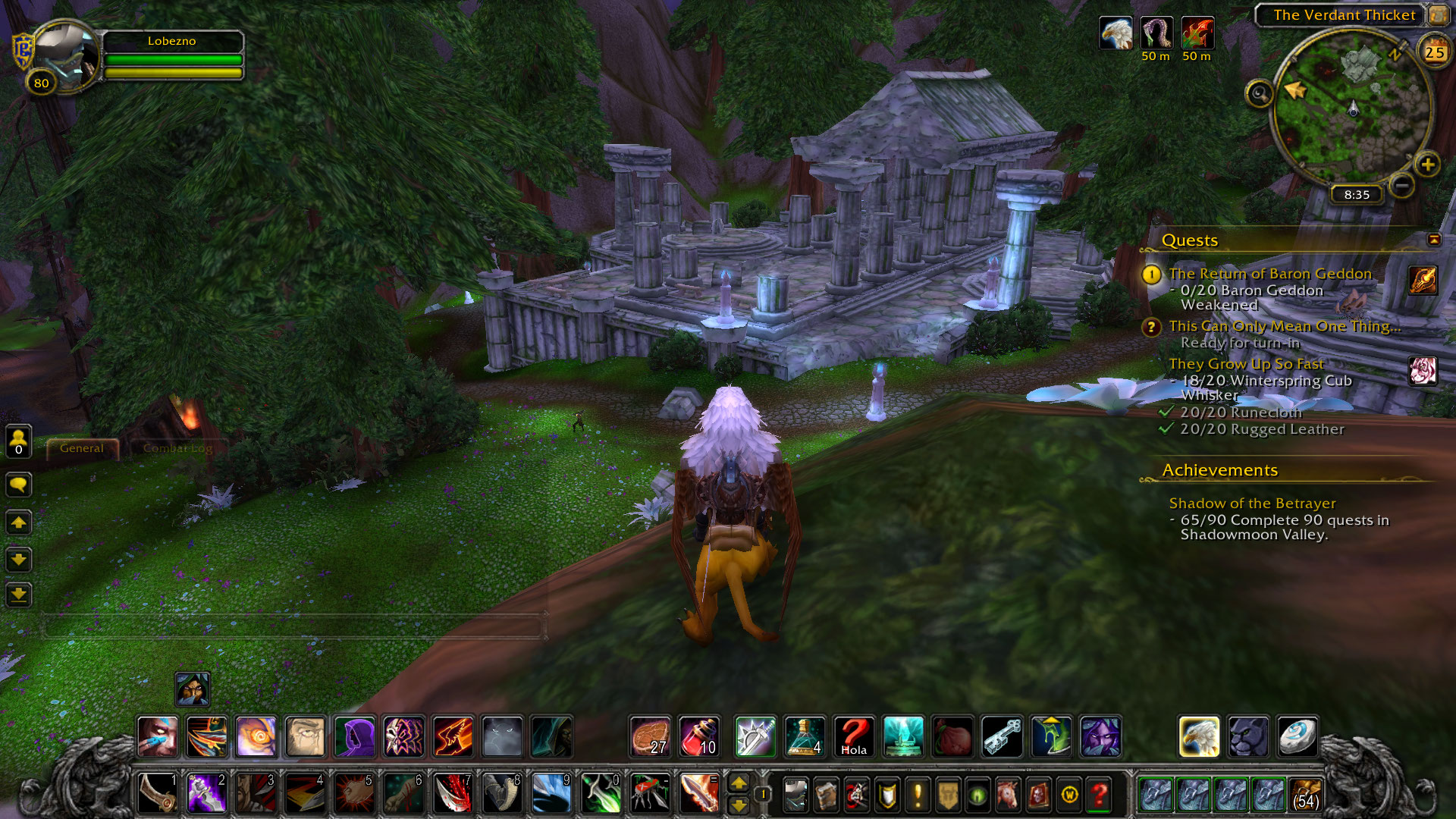The image size is (1456, 819).
Task: Switch to the Combat Log tab
Action: pyautogui.click(x=177, y=448)
